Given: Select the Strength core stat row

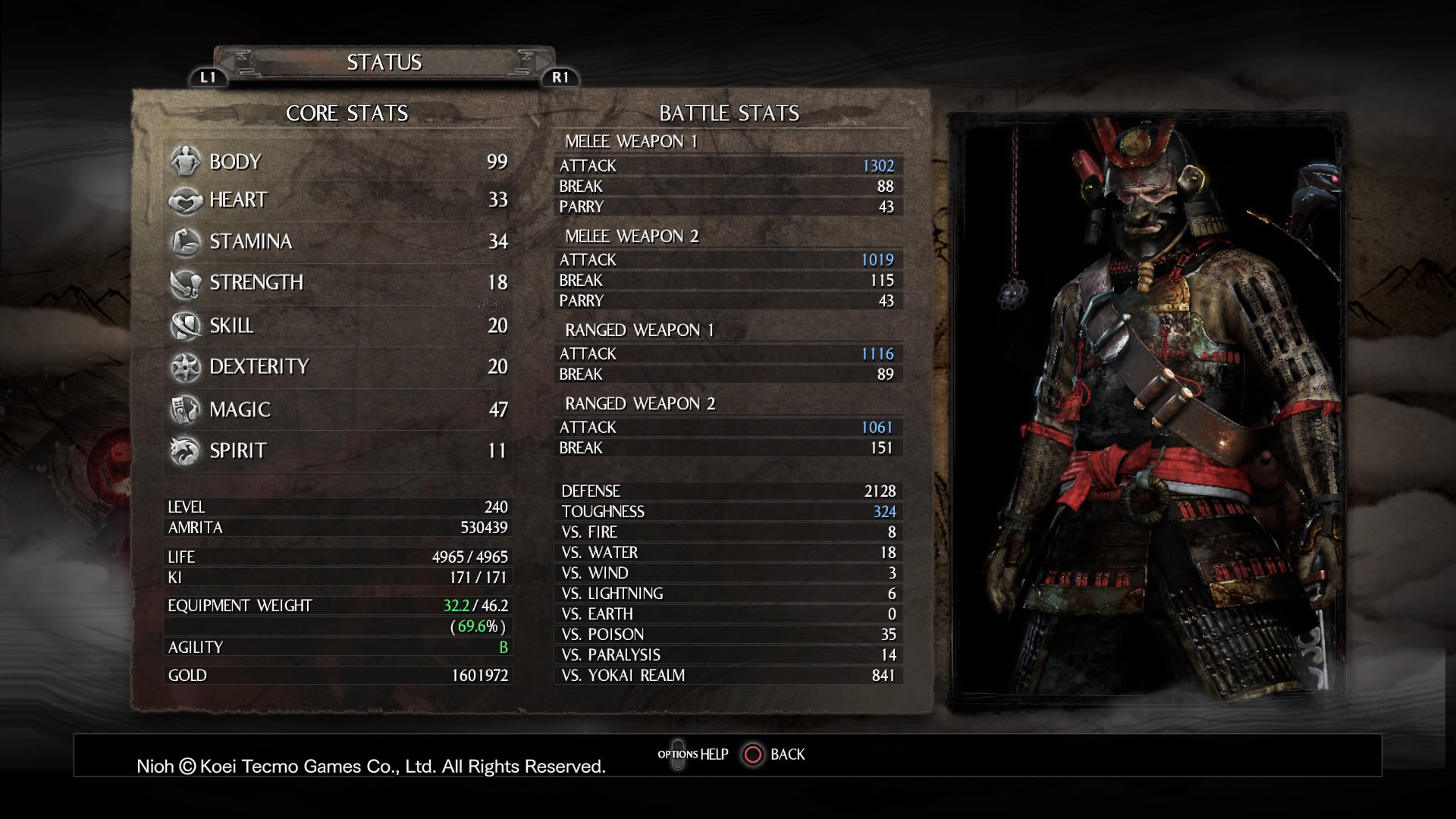Looking at the screenshot, I should [x=338, y=283].
